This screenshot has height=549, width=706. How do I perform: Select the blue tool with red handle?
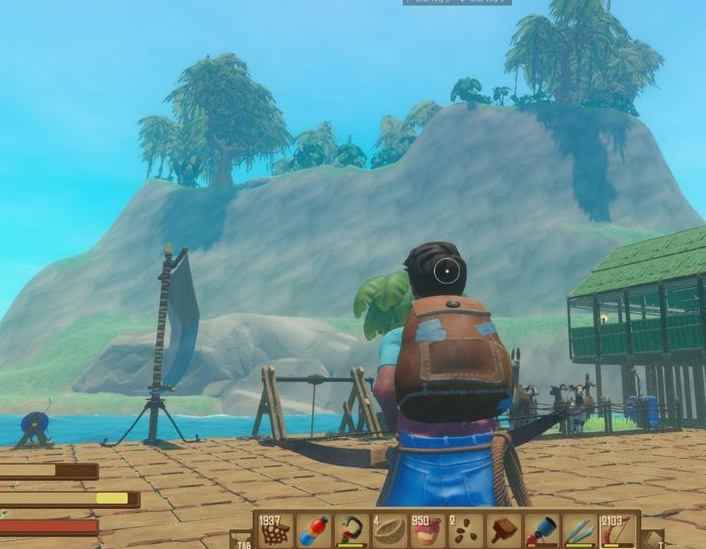point(541,530)
